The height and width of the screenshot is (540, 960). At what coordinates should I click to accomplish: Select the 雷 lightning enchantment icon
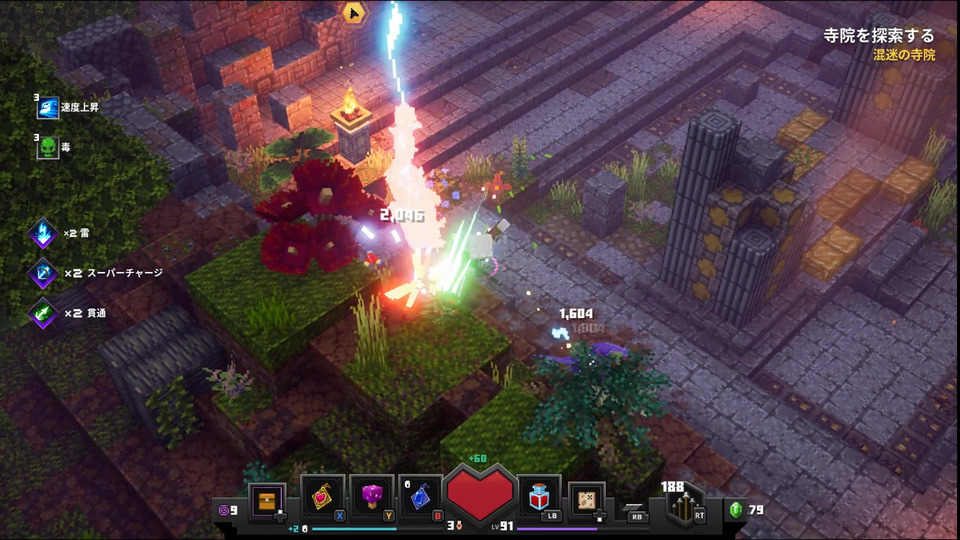(45, 233)
